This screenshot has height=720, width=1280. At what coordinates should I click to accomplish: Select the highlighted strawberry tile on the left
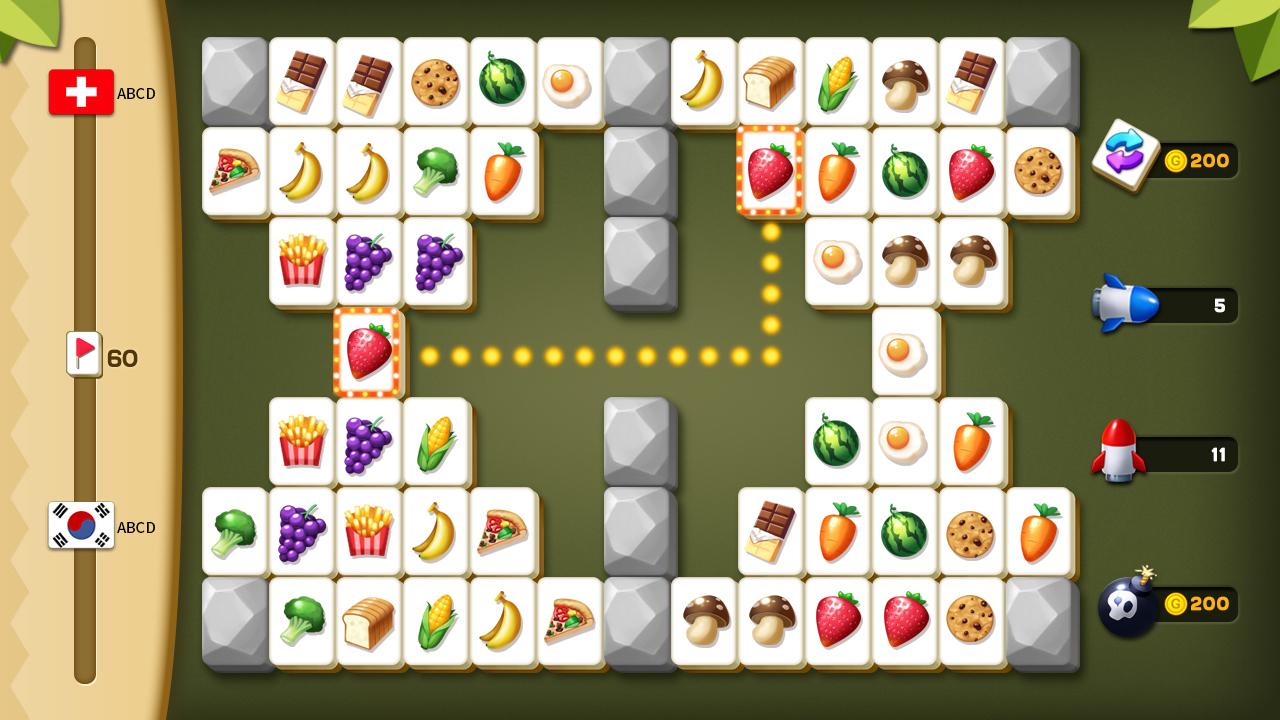pyautogui.click(x=368, y=352)
